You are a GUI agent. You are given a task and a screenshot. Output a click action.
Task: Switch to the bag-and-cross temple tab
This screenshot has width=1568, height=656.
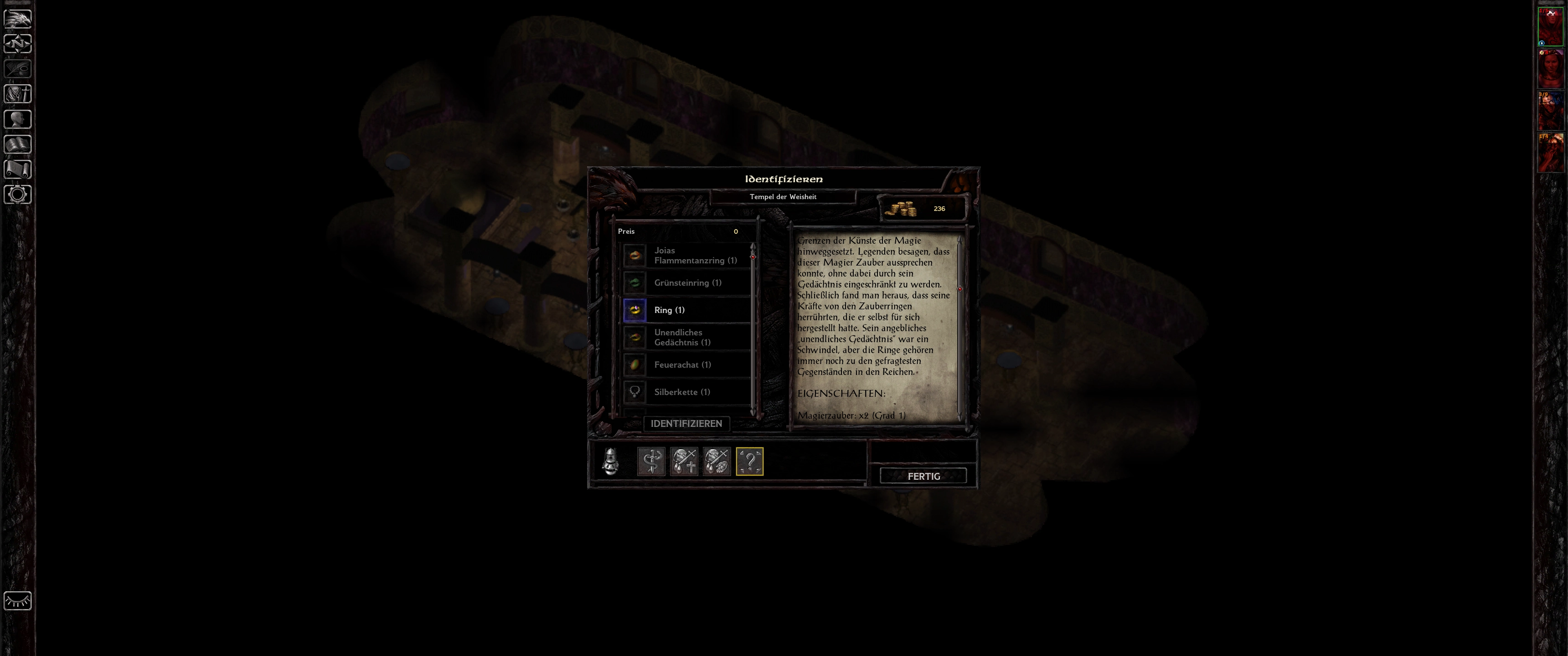684,461
